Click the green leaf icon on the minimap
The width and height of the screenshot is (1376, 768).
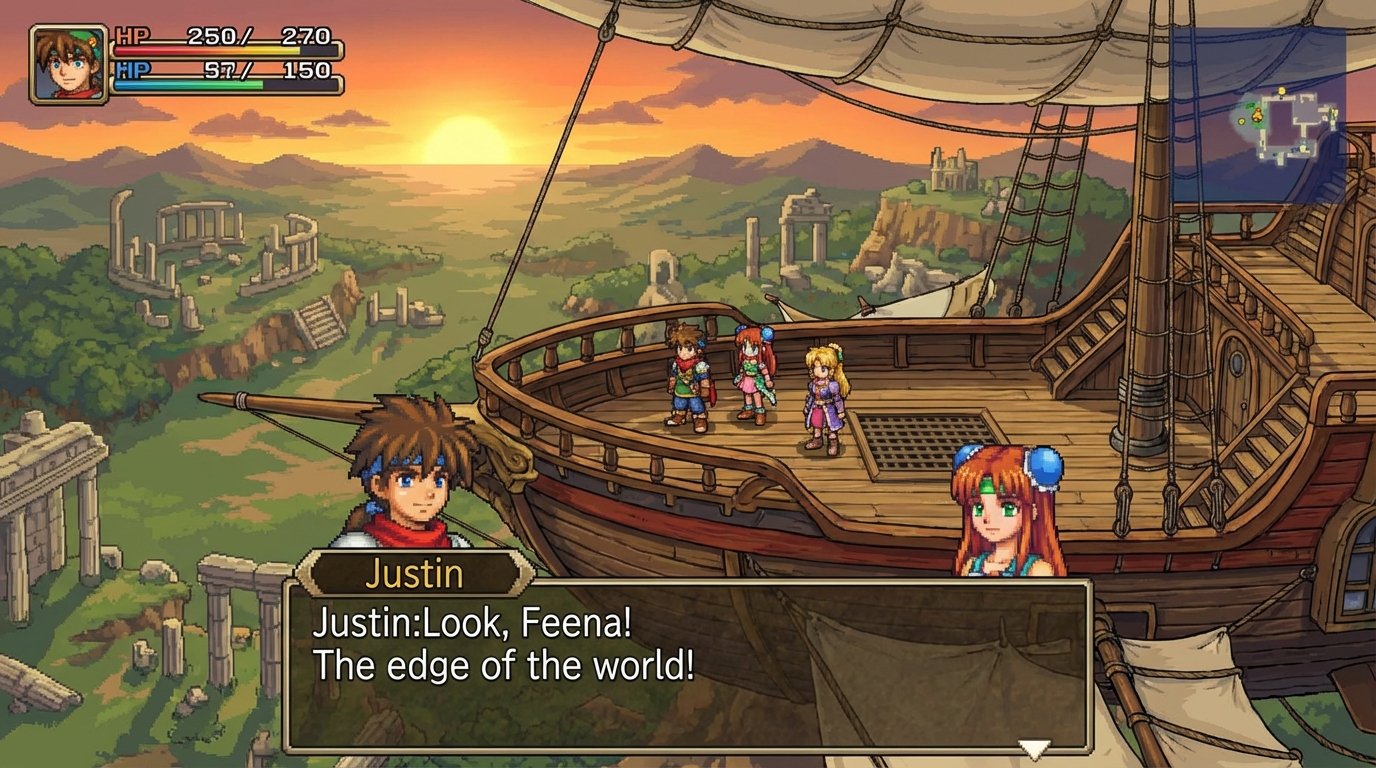1250,105
